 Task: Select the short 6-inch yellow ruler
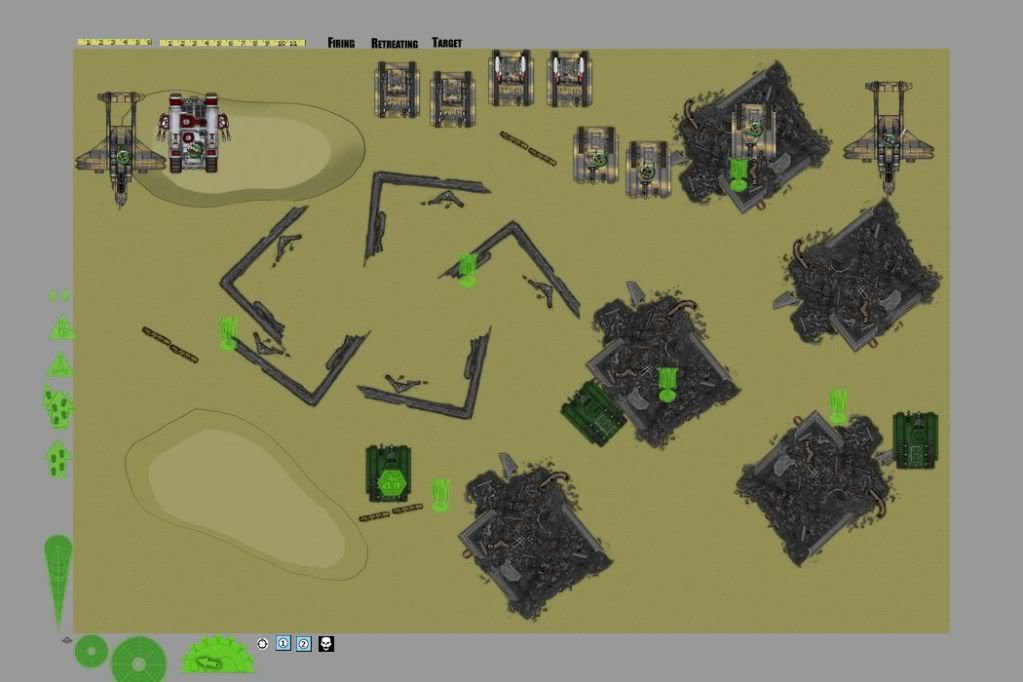click(x=114, y=43)
